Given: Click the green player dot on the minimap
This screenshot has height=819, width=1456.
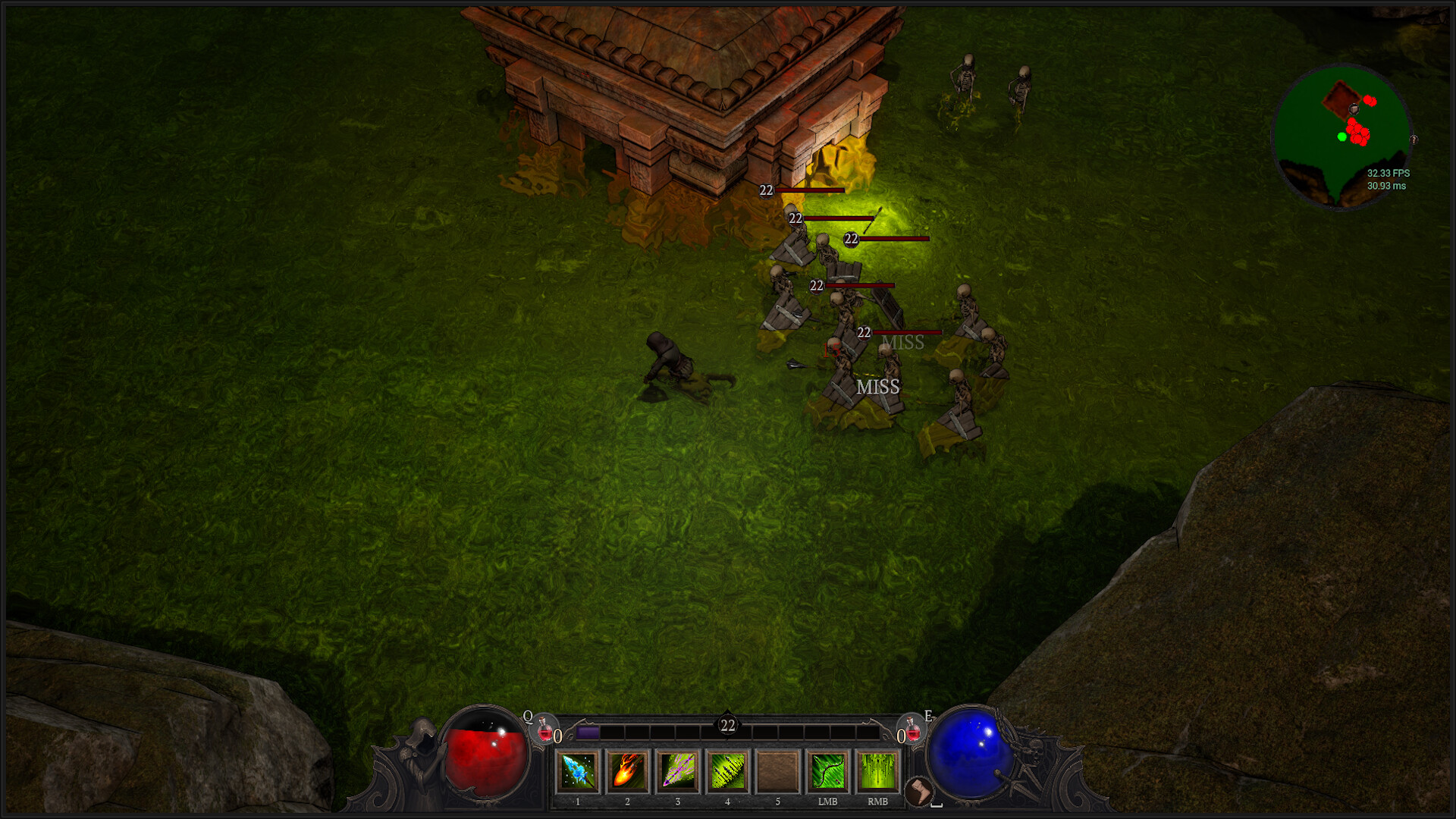Looking at the screenshot, I should (x=1341, y=137).
